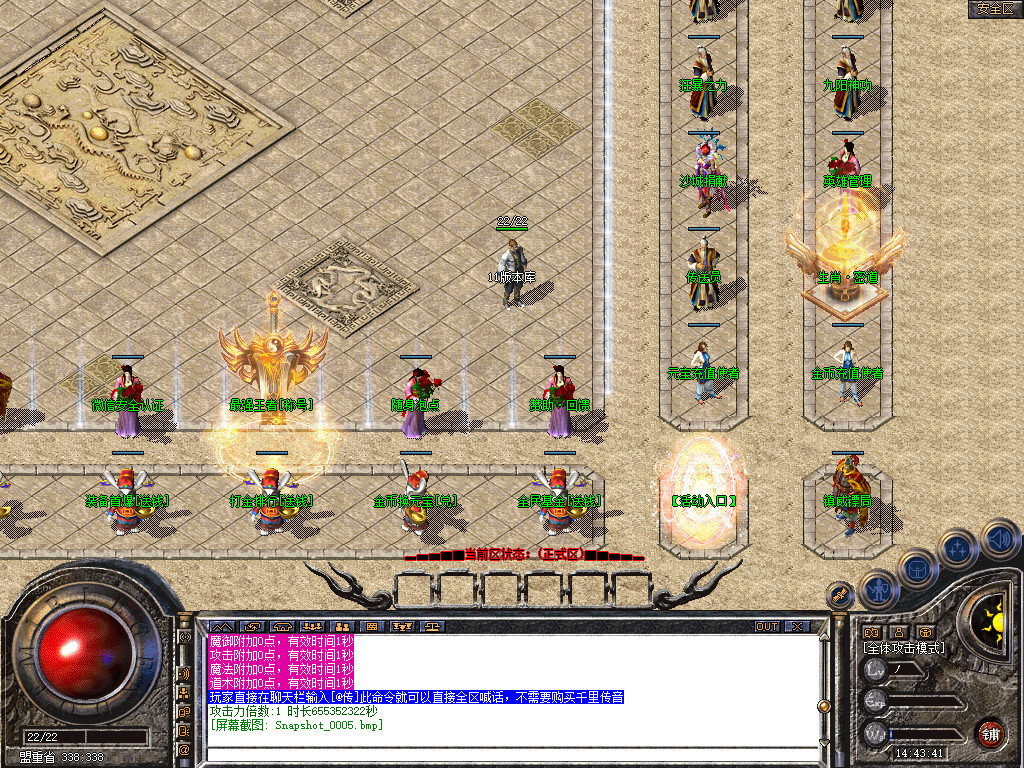The image size is (1024, 768).
Task: Open the group button with three figures
Action: pos(311,627)
